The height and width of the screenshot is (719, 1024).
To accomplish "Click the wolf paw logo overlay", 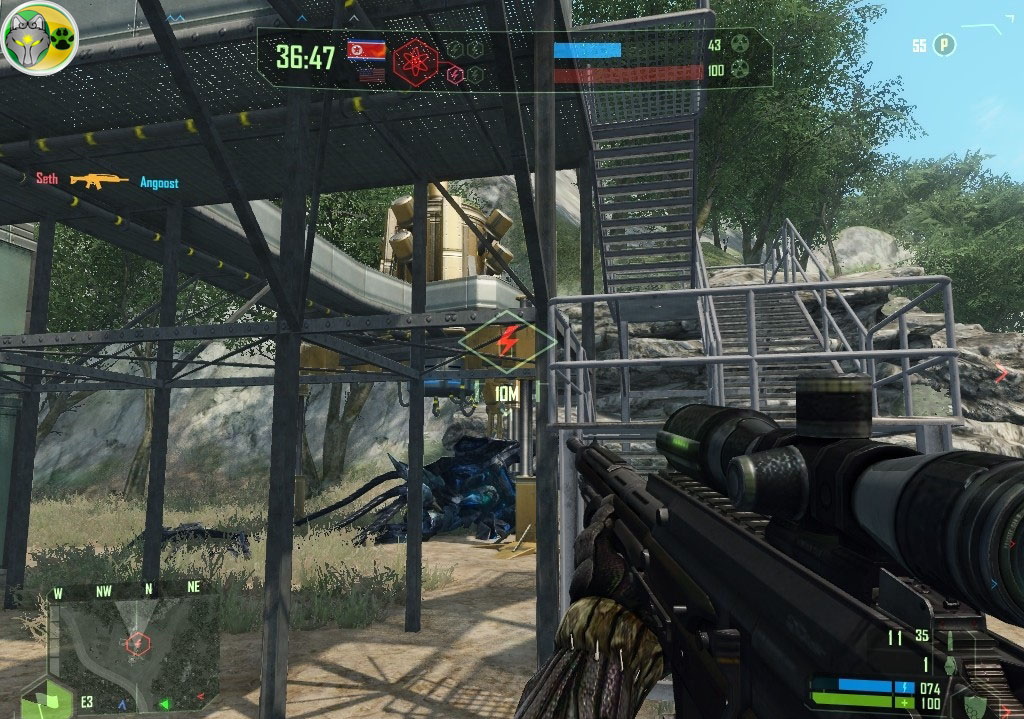I will pyautogui.click(x=39, y=37).
